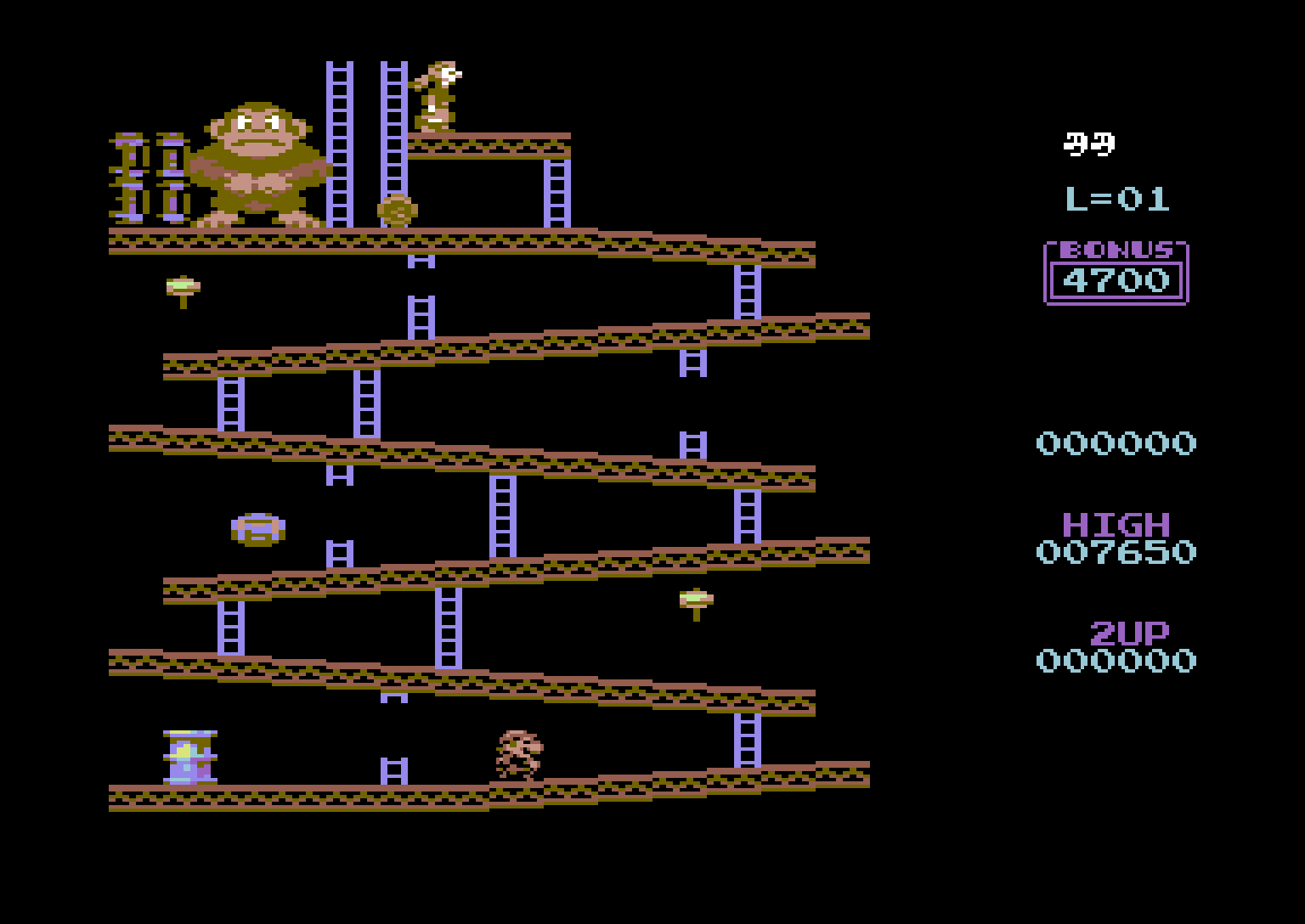Click the 2UP player score text
The image size is (1305, 924).
[1127, 631]
